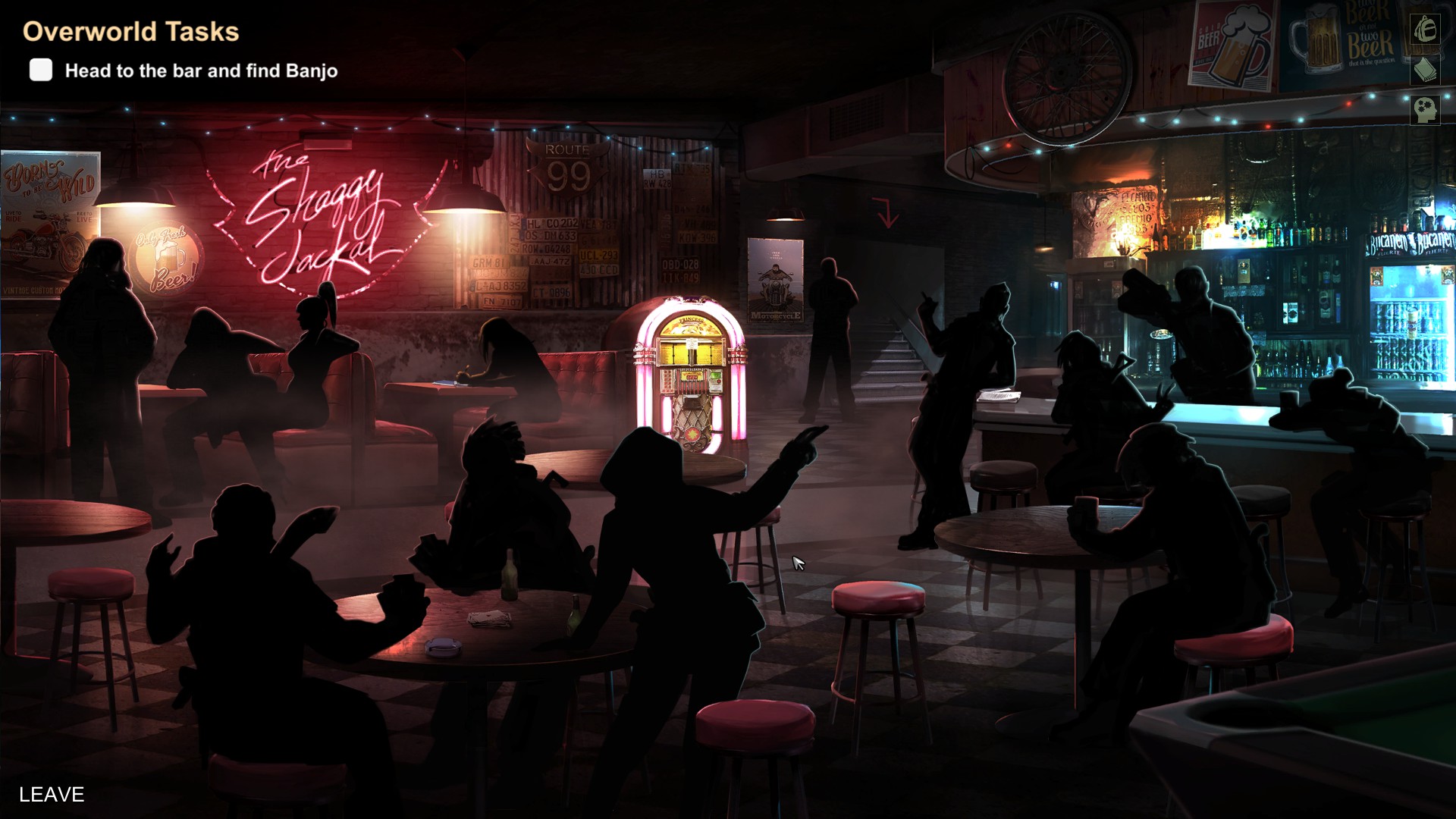
Task: Select the 'Head to the bar and find Banjo' task
Action: point(201,71)
